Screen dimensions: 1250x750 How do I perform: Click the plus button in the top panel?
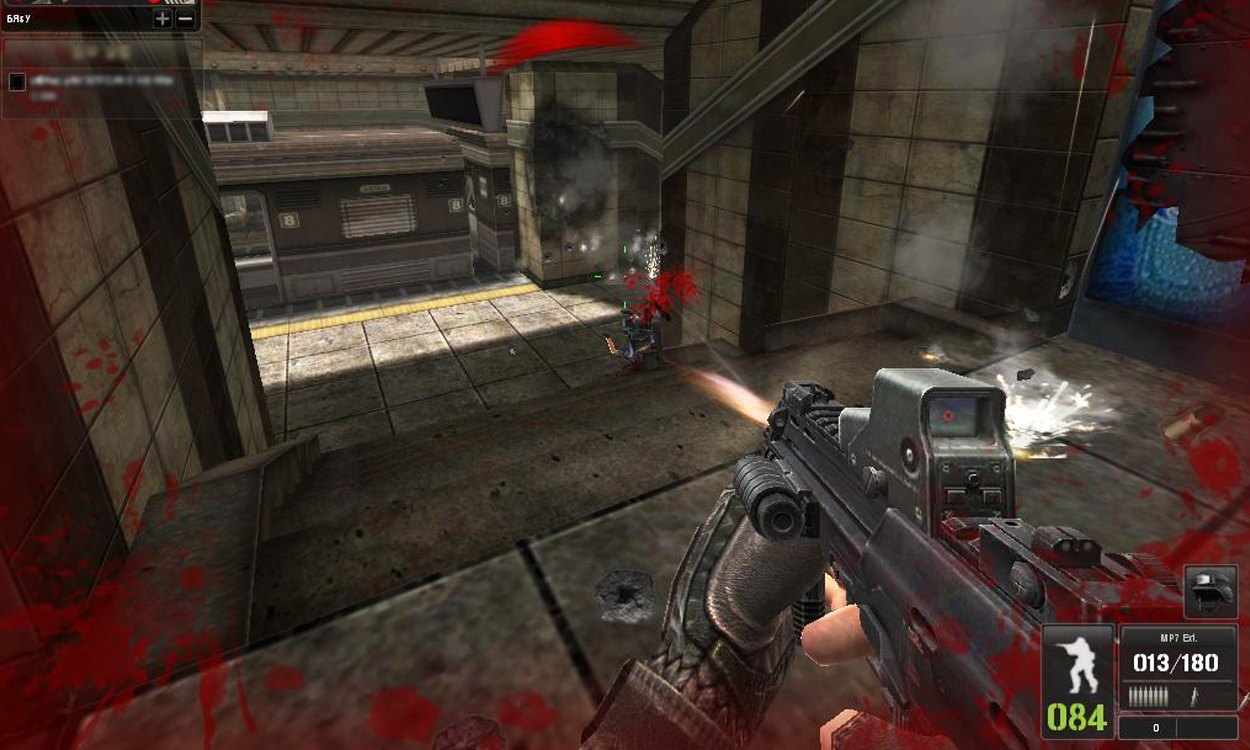[163, 18]
